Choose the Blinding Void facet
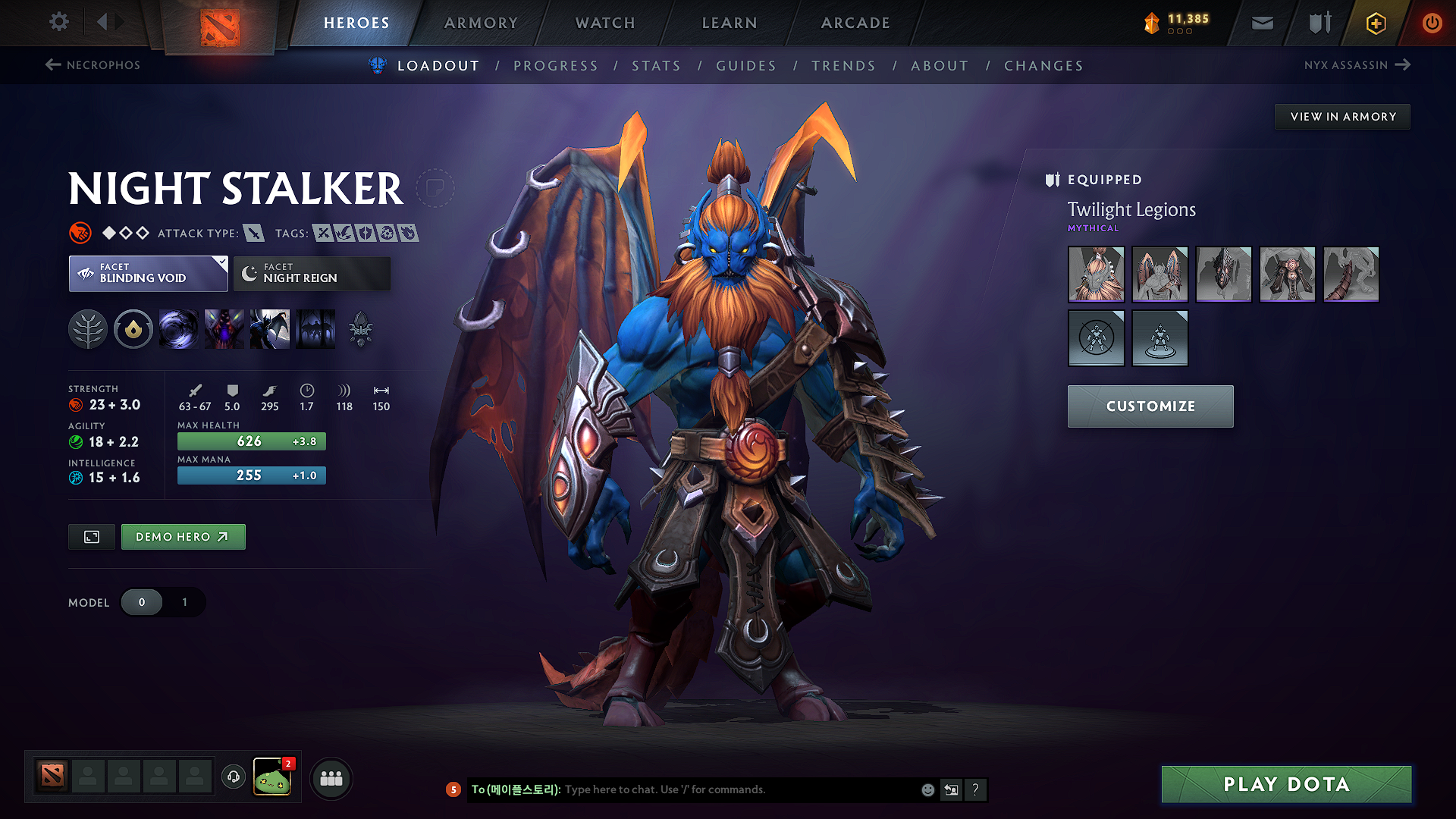Viewport: 1456px width, 819px height. pyautogui.click(x=148, y=274)
